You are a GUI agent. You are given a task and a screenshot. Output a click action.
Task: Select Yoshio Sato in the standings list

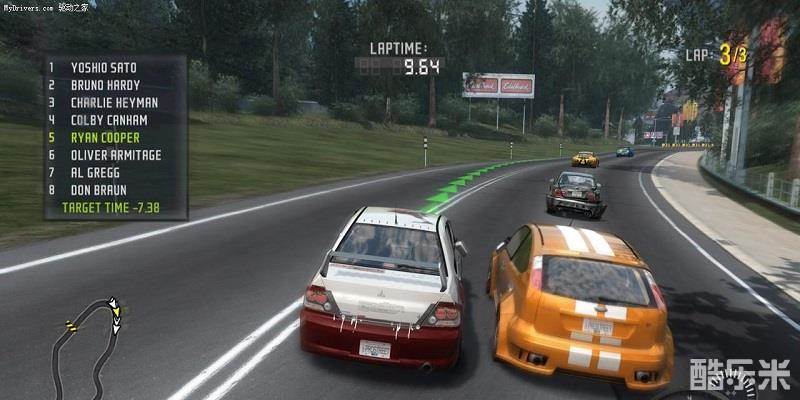click(103, 67)
